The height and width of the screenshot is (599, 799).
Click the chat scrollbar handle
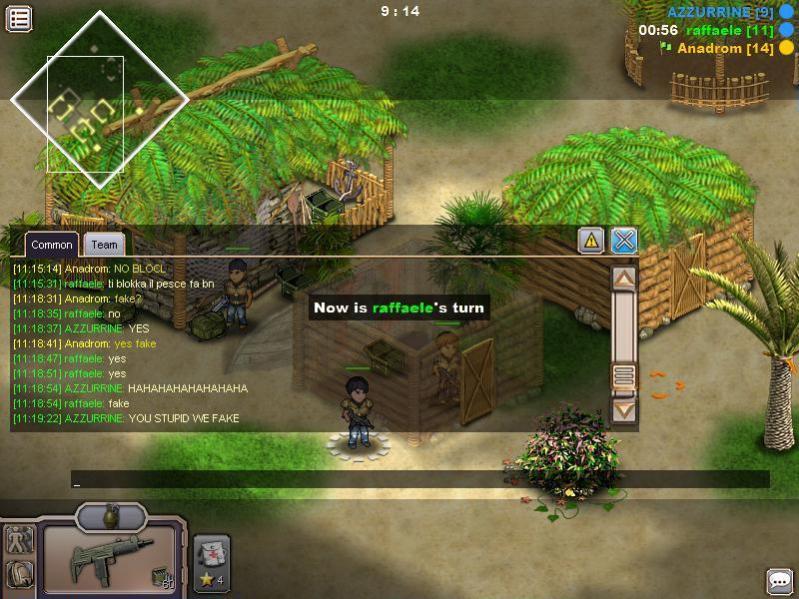pyautogui.click(x=624, y=376)
